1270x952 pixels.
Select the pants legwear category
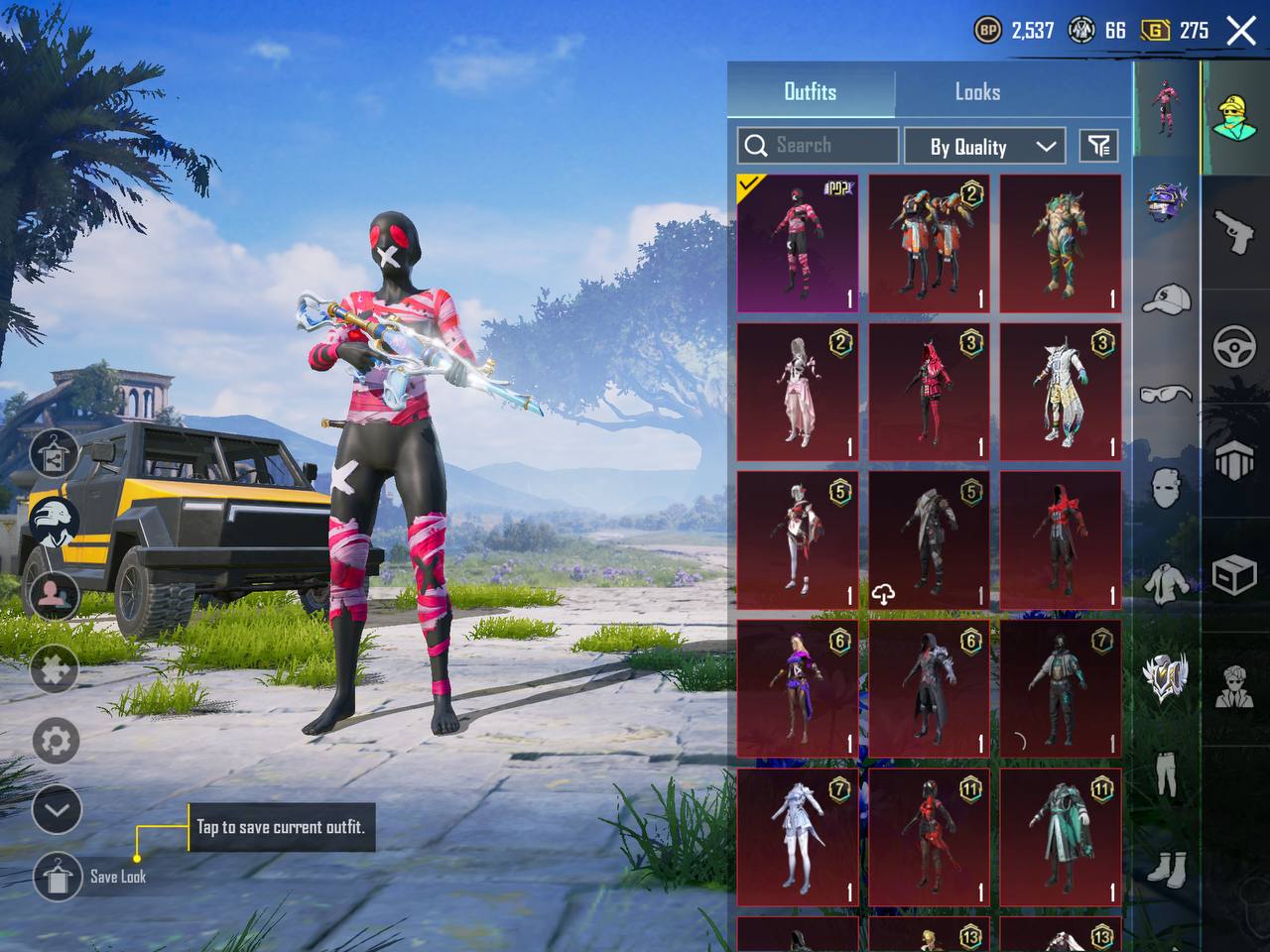1167,773
